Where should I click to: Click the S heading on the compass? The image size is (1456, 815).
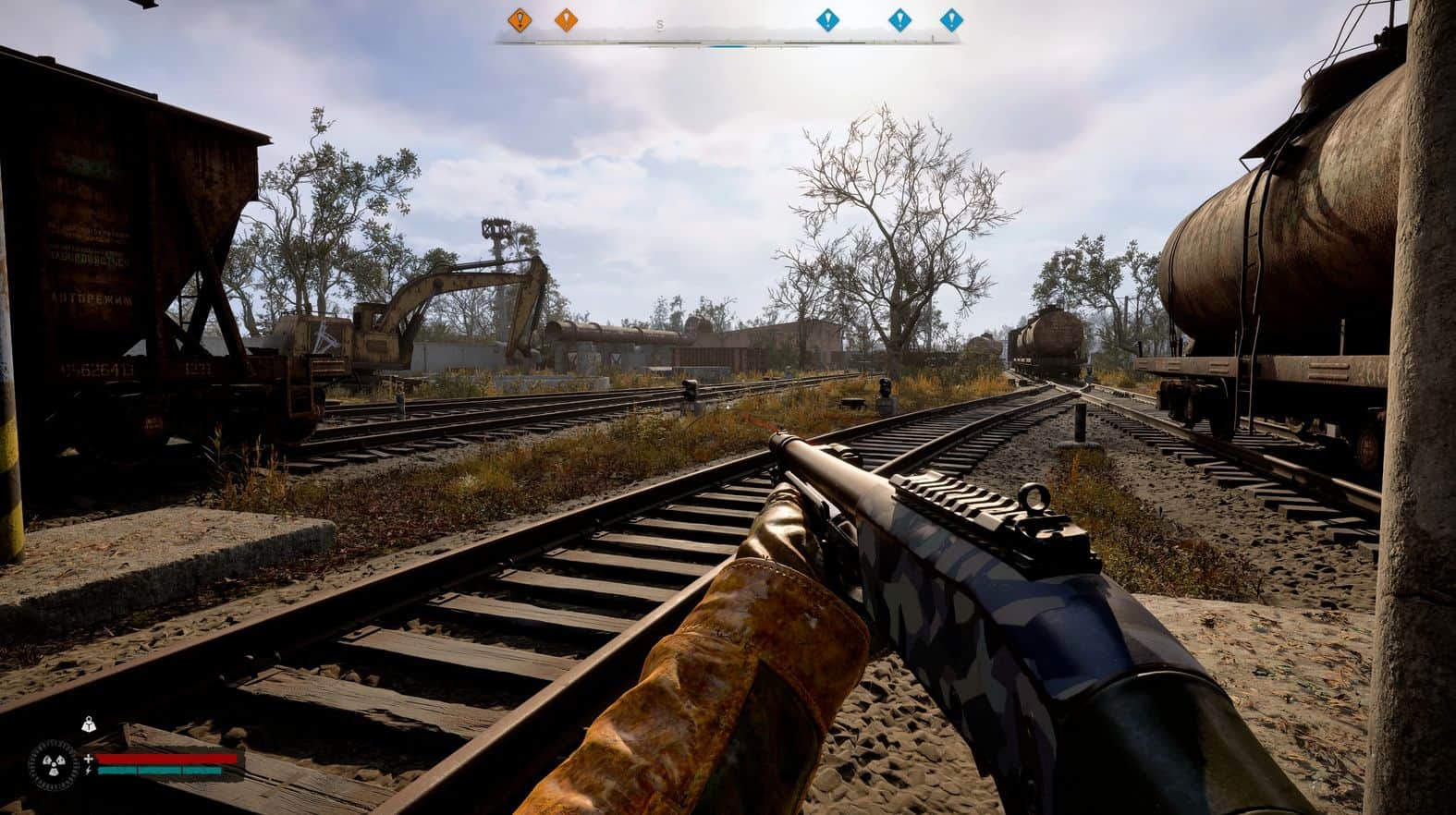pos(659,25)
